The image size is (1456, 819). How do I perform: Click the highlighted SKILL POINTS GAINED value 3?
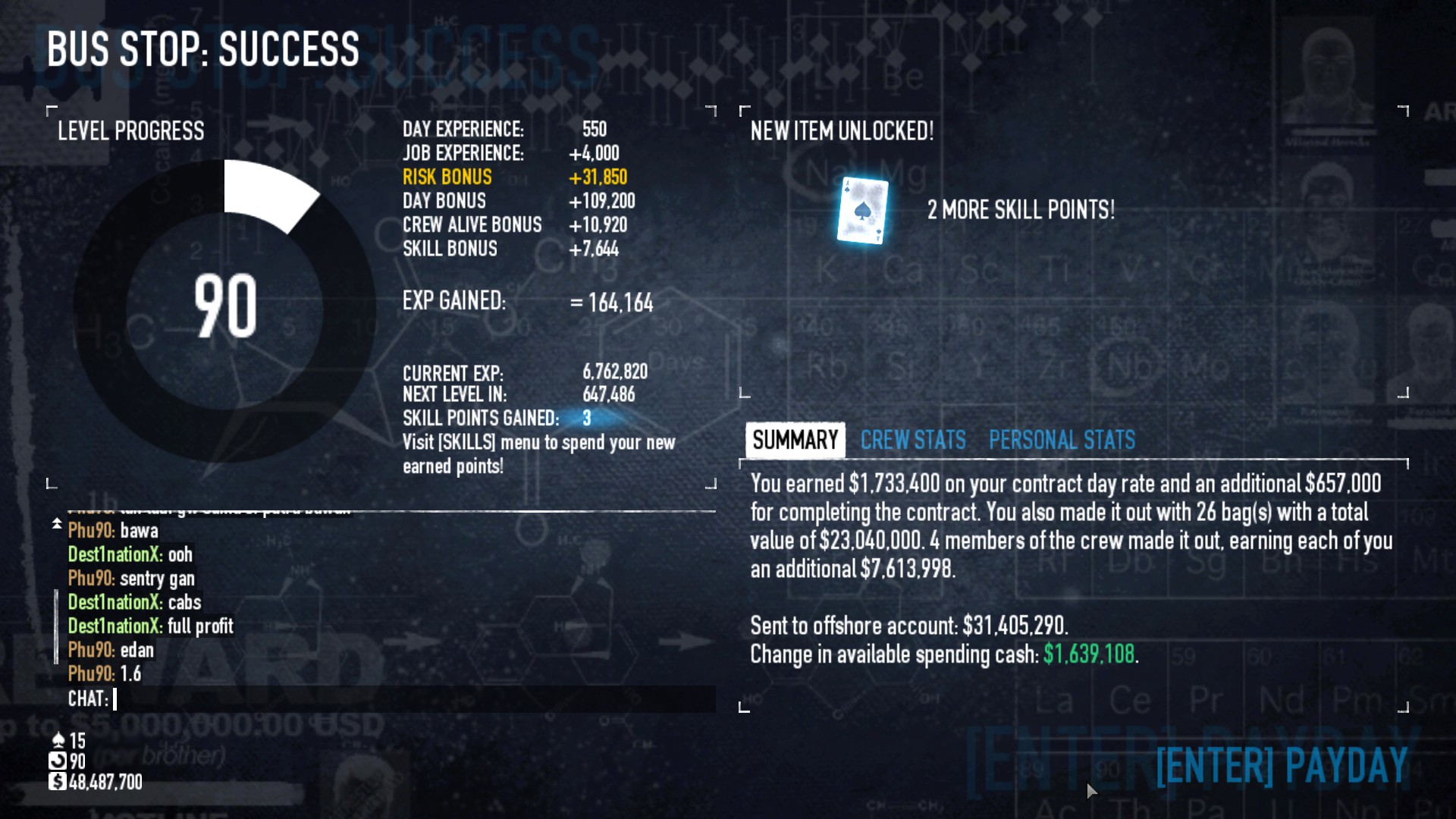[585, 418]
